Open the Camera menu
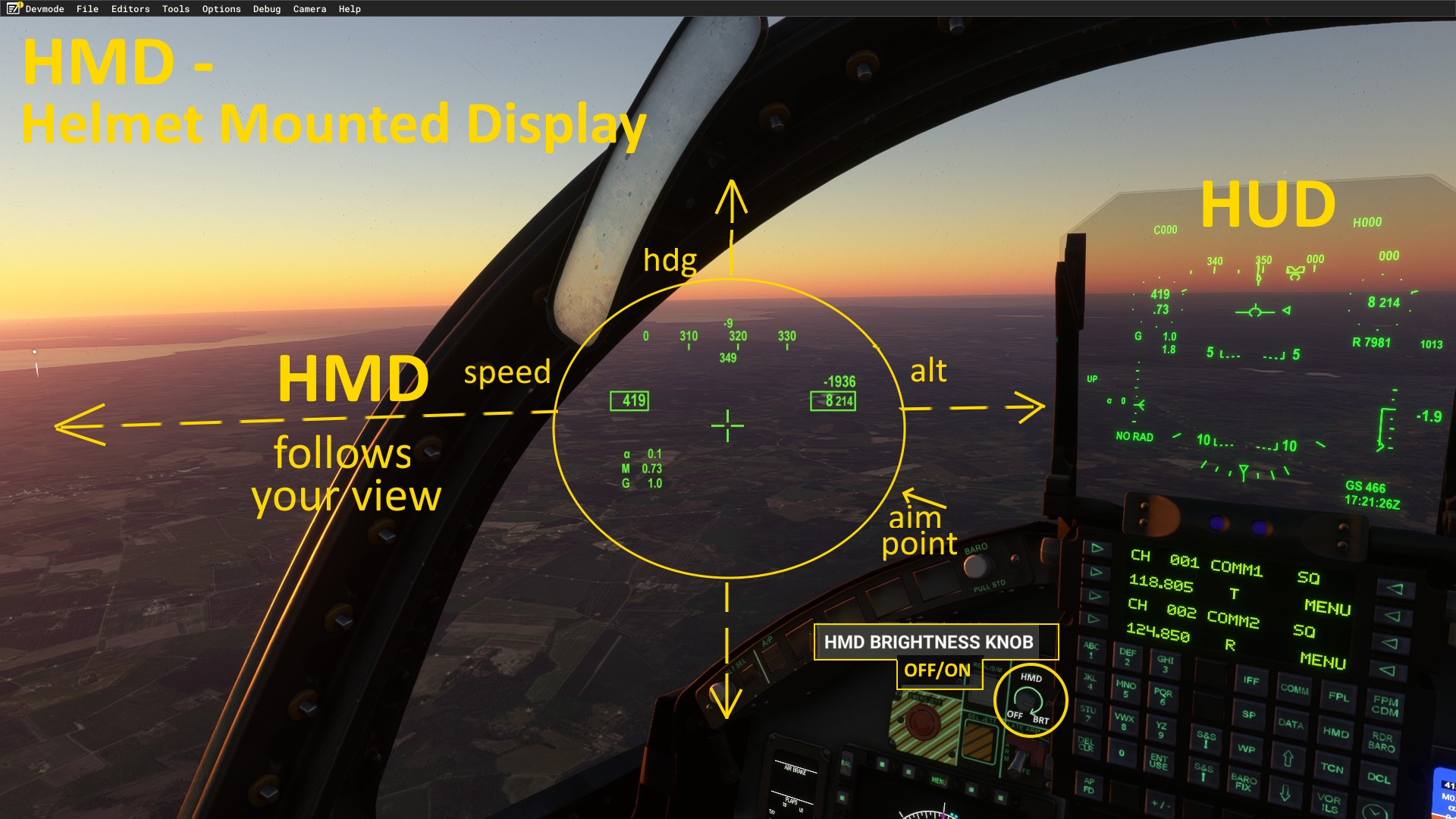Screen dimensions: 1456x819 (x=309, y=9)
